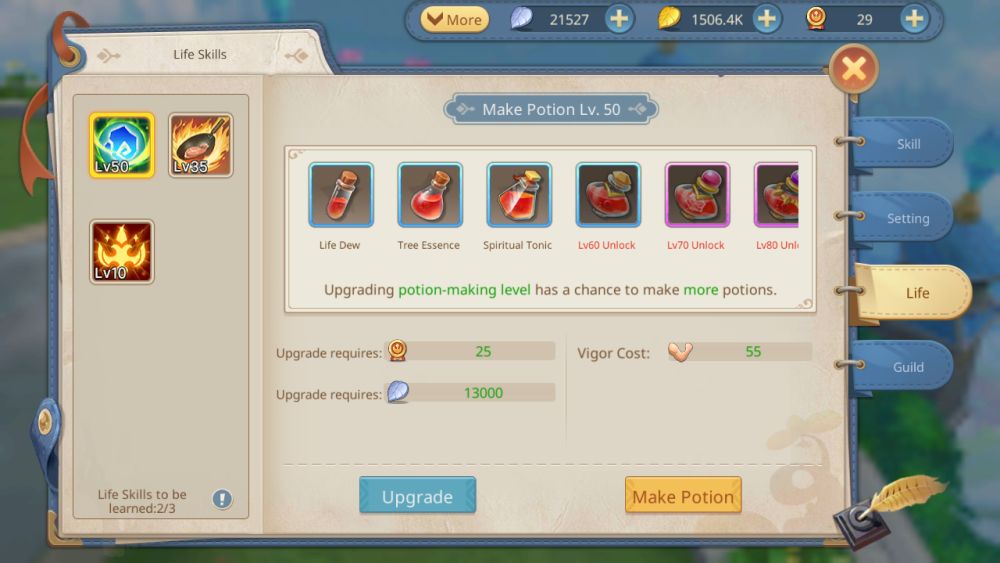Show life skills info exclamation icon

point(222,499)
